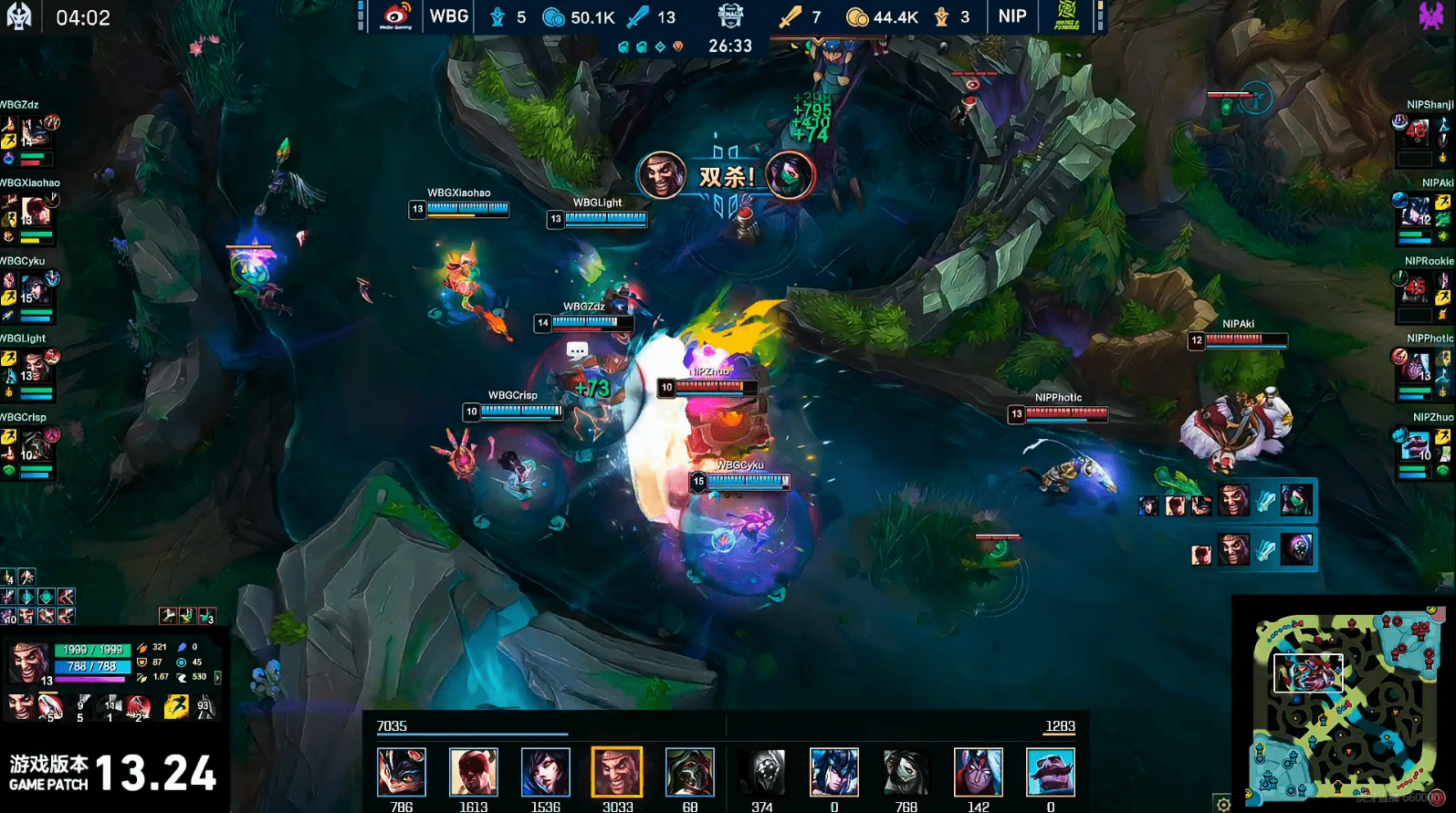The width and height of the screenshot is (1456, 813).
Task: Click the Summoner's Rift minimap
Action: [x=1344, y=704]
